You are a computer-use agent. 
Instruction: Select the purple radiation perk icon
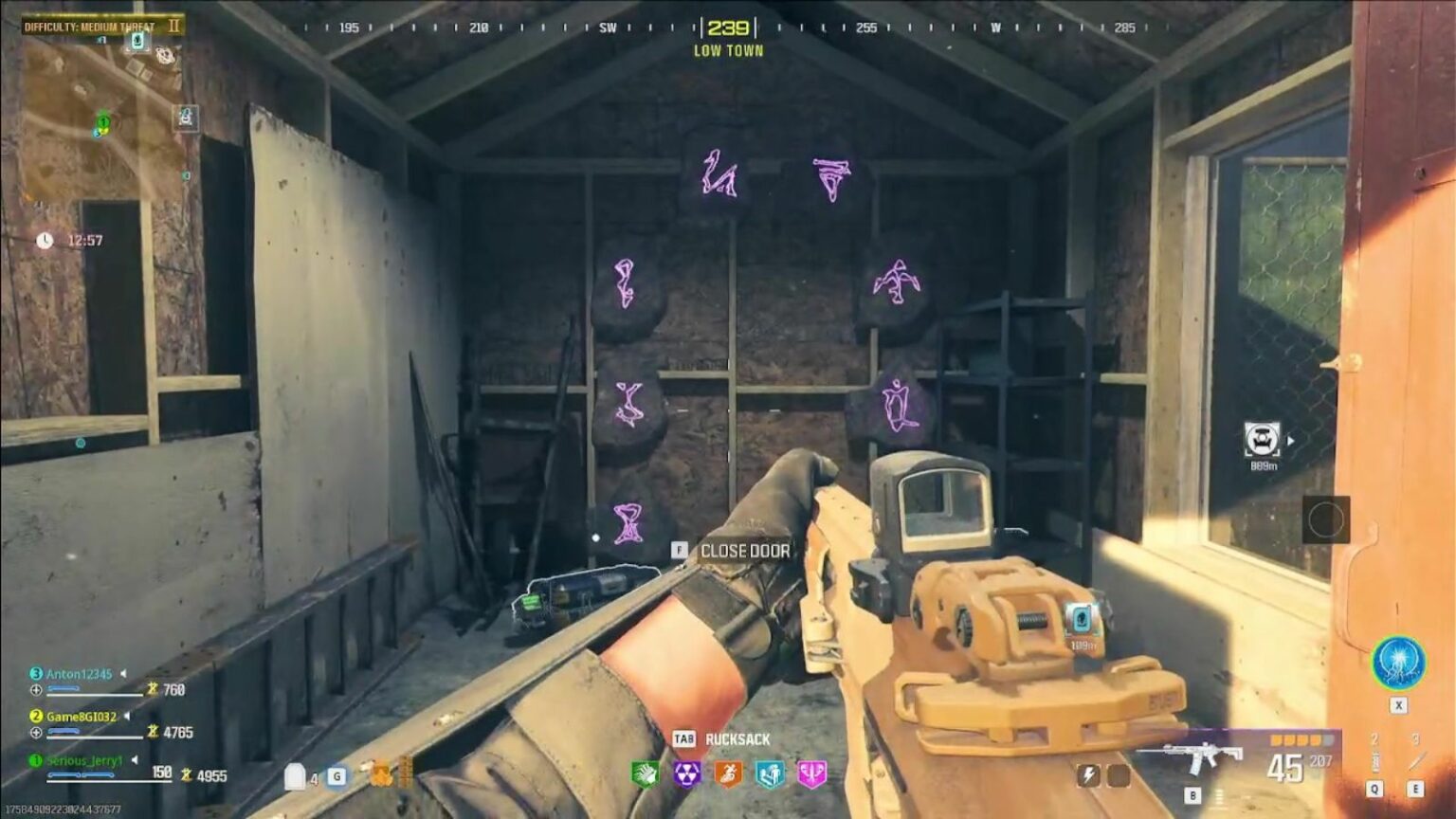688,774
